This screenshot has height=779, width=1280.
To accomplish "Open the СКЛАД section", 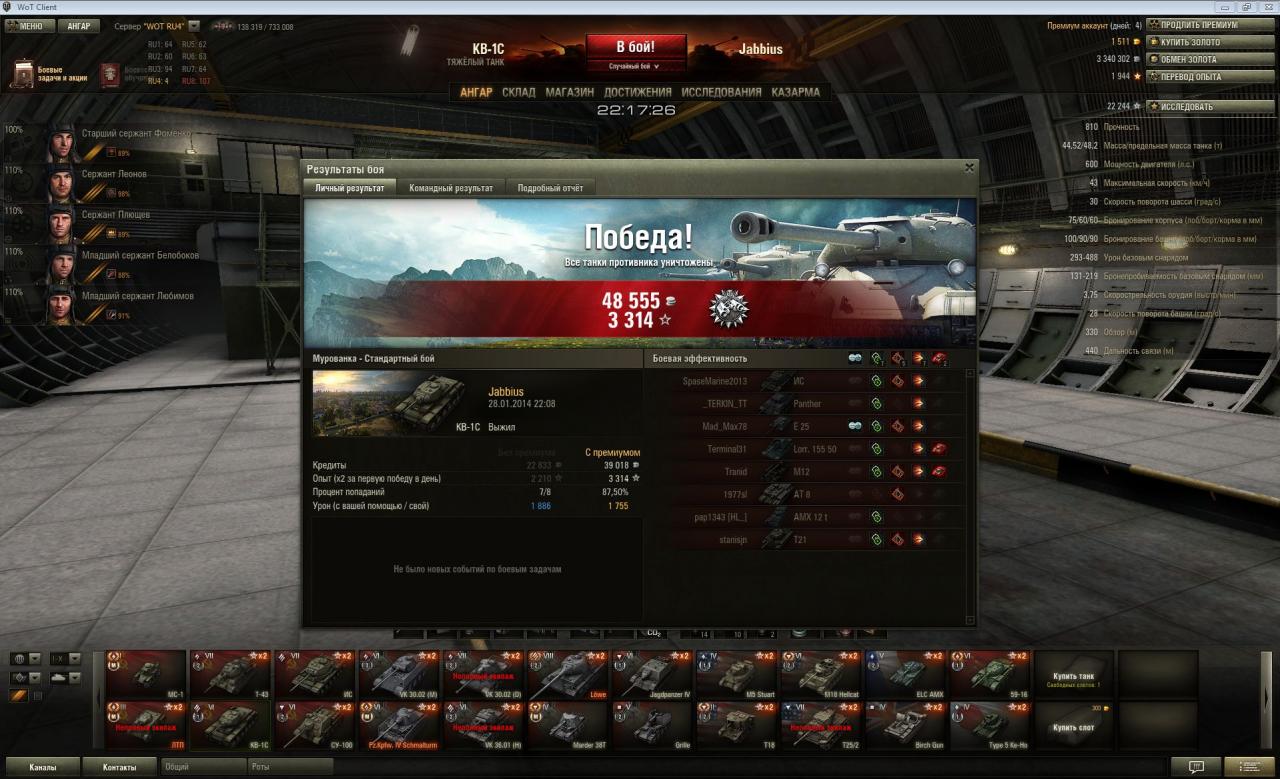I will click(x=519, y=92).
